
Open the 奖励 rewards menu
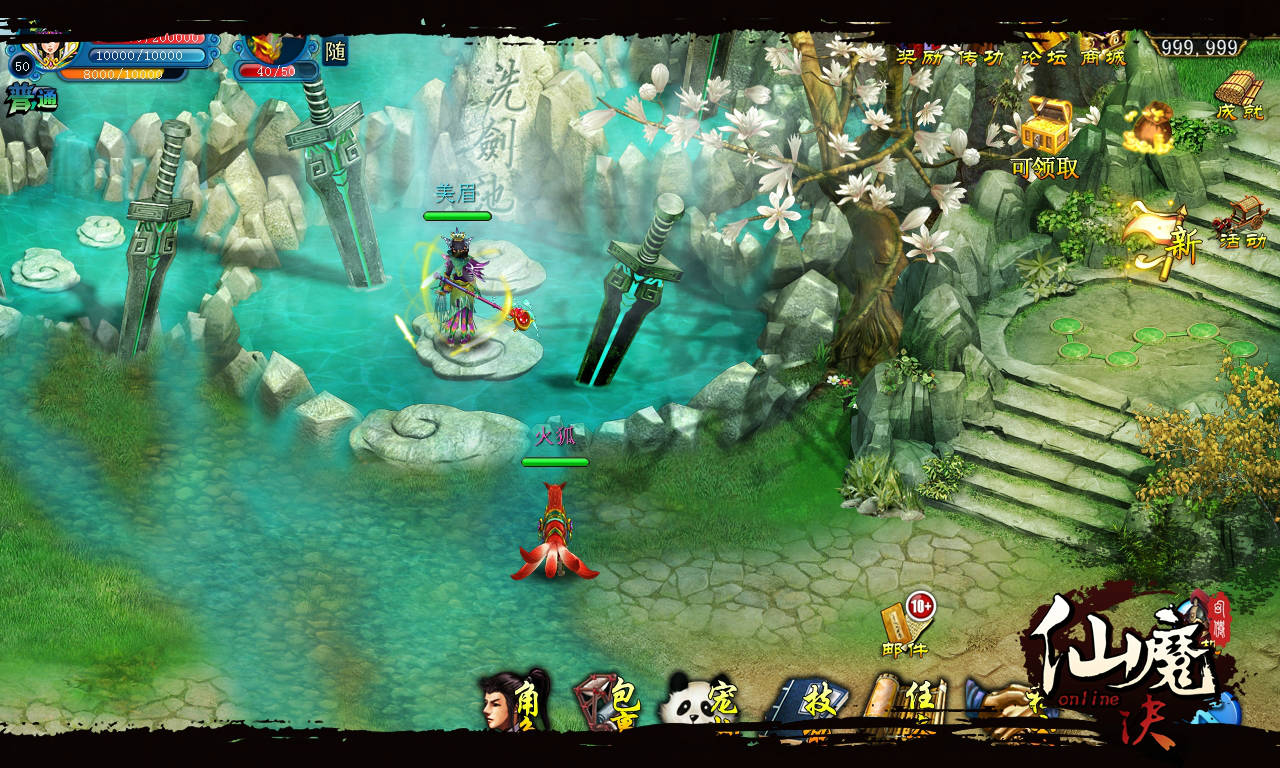click(x=919, y=55)
